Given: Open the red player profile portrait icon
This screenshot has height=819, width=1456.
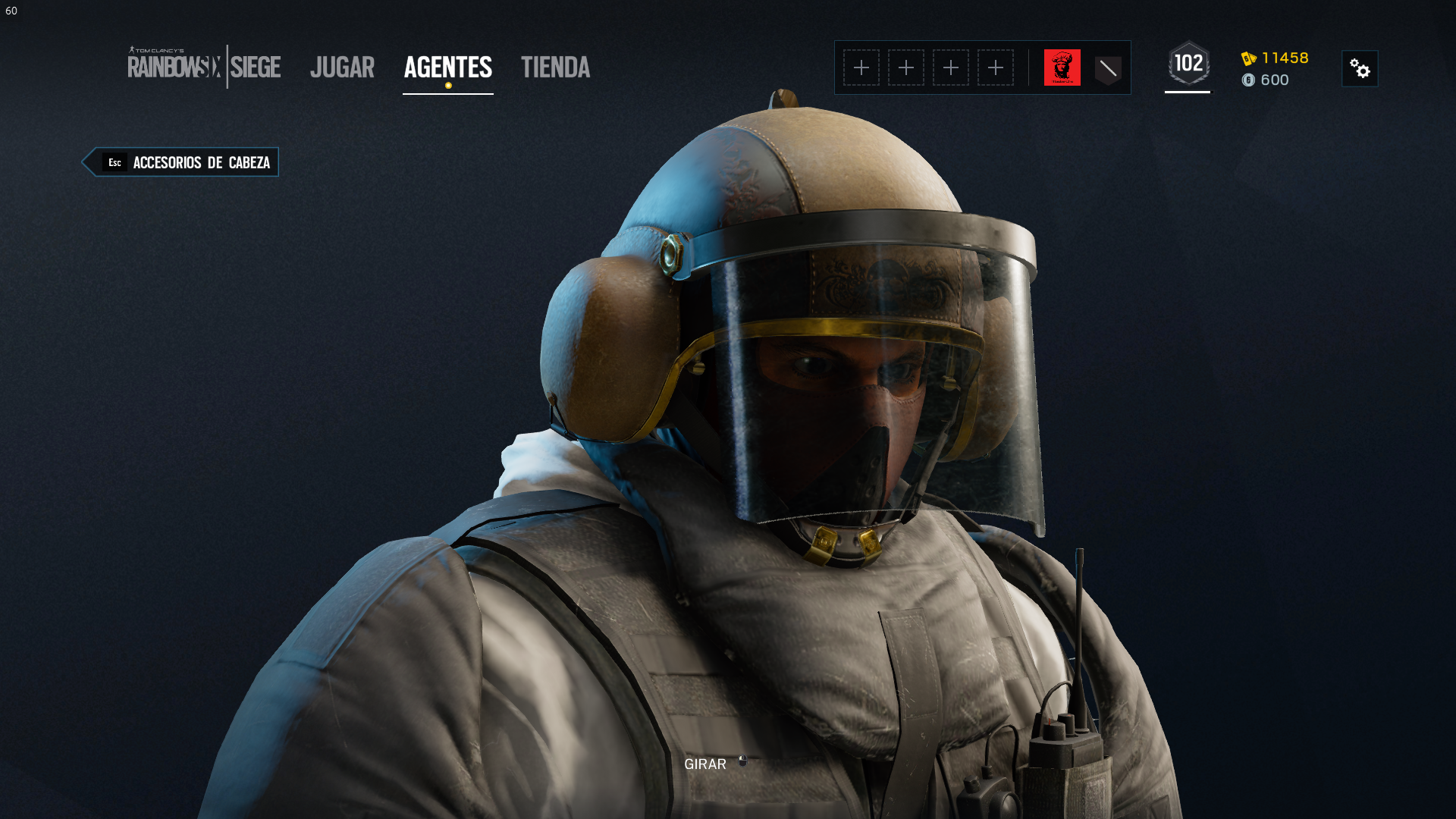Looking at the screenshot, I should point(1062,67).
